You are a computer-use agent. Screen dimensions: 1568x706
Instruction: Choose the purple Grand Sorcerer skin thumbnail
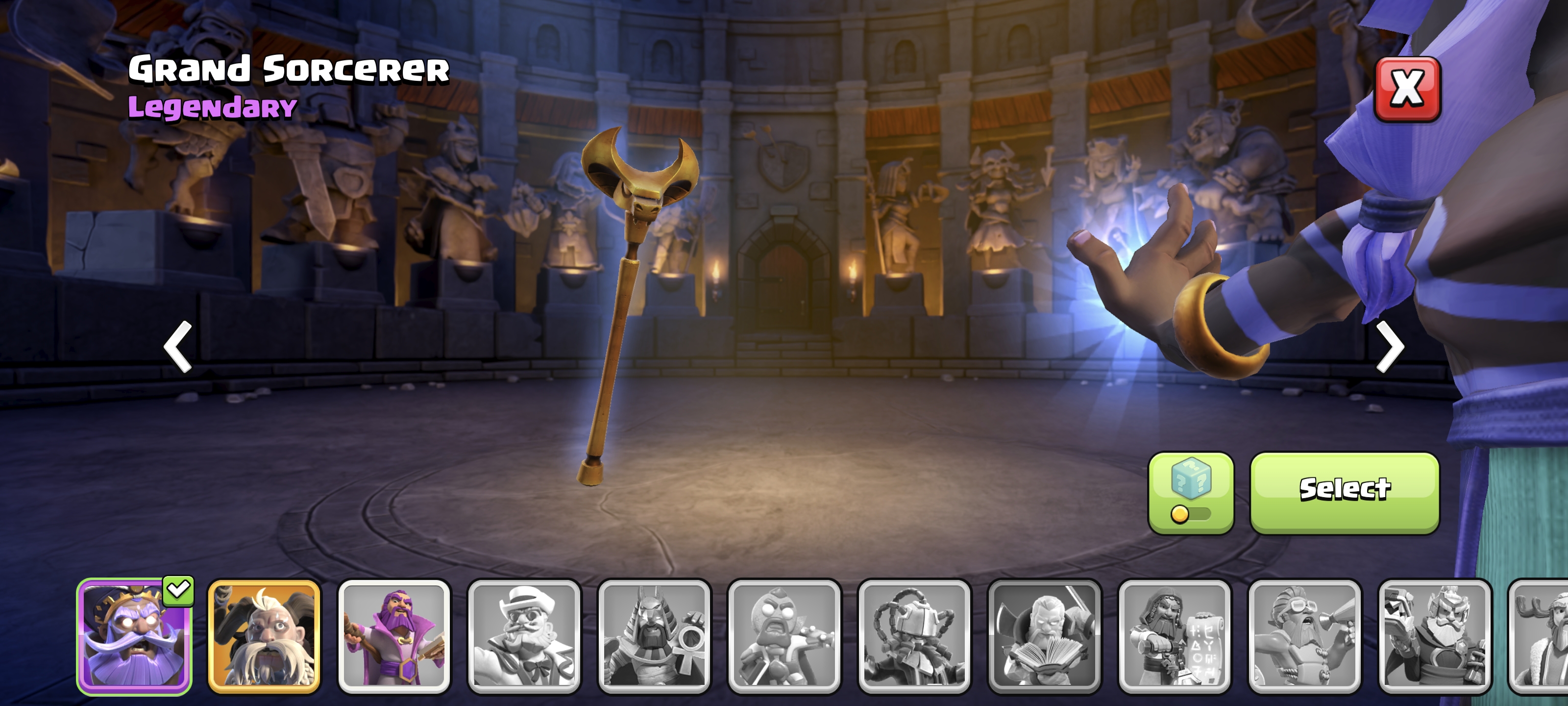click(x=135, y=636)
